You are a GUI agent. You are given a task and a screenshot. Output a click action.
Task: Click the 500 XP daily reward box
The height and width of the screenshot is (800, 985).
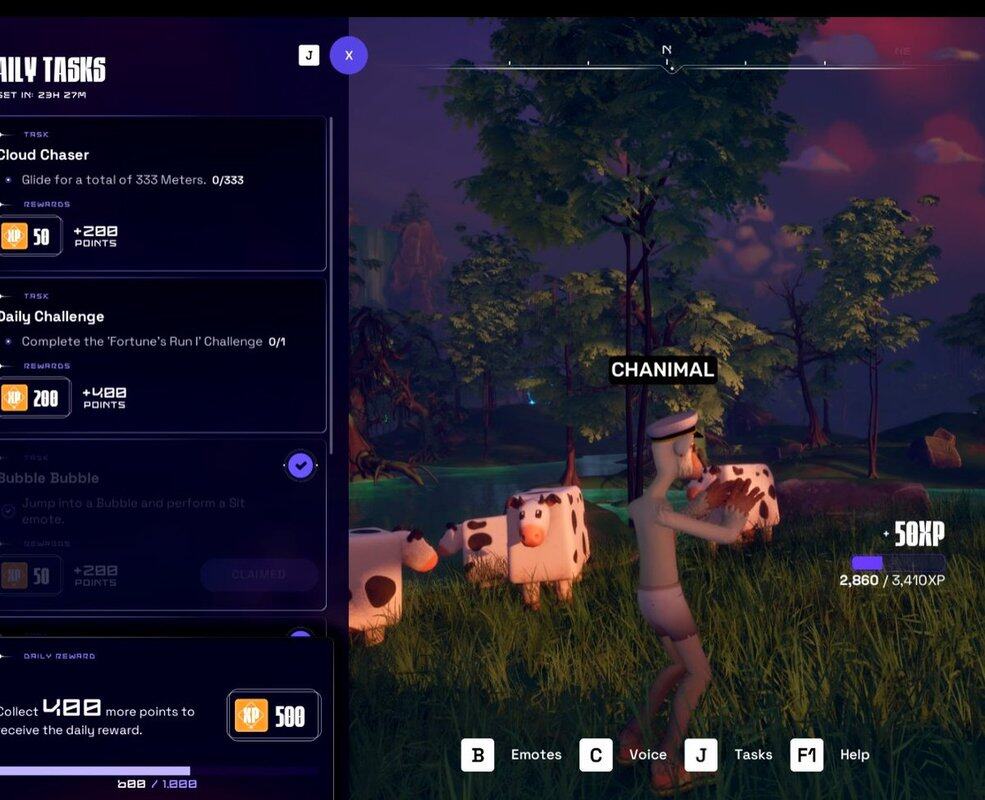pyautogui.click(x=274, y=715)
